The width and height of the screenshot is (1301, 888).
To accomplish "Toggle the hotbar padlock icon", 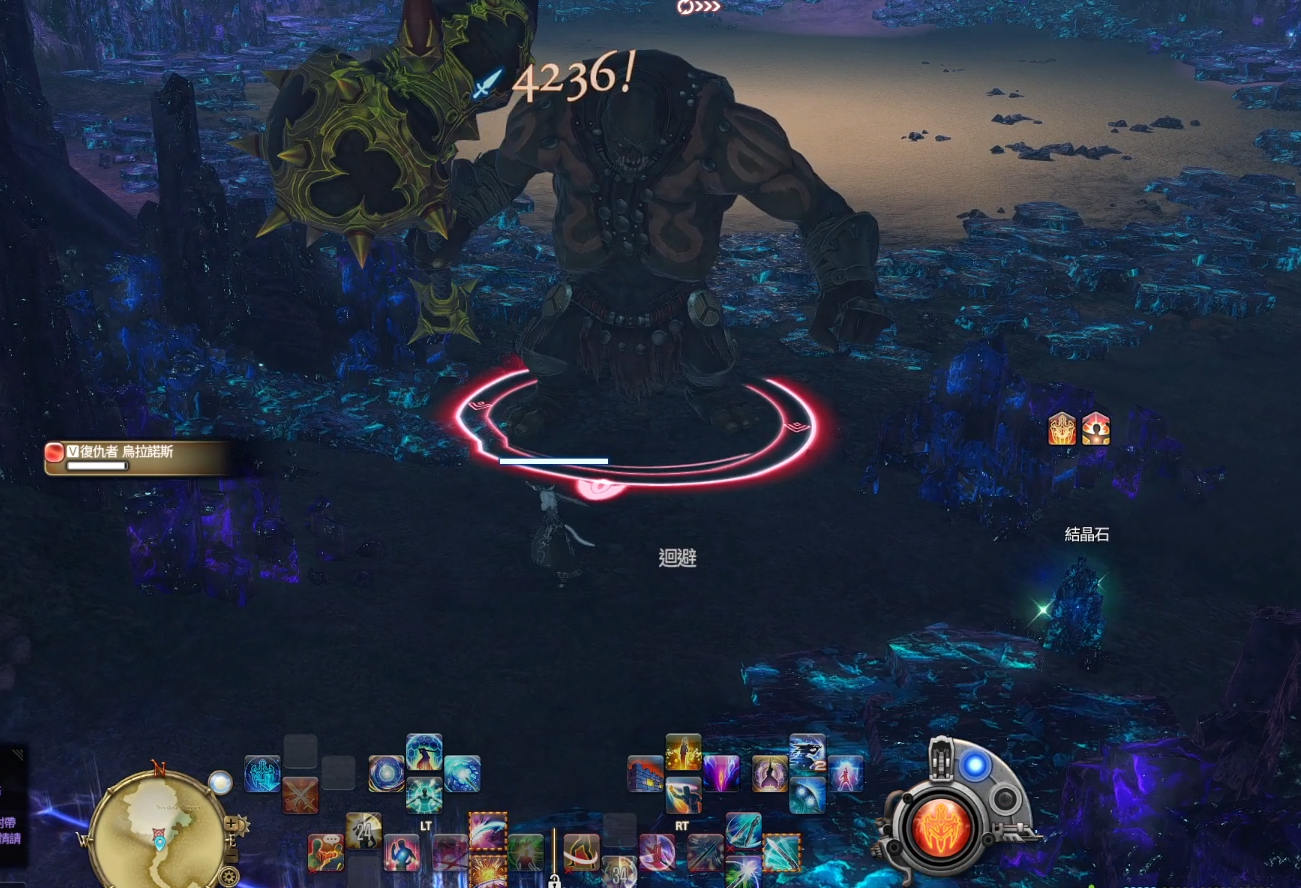I will pyautogui.click(x=553, y=881).
